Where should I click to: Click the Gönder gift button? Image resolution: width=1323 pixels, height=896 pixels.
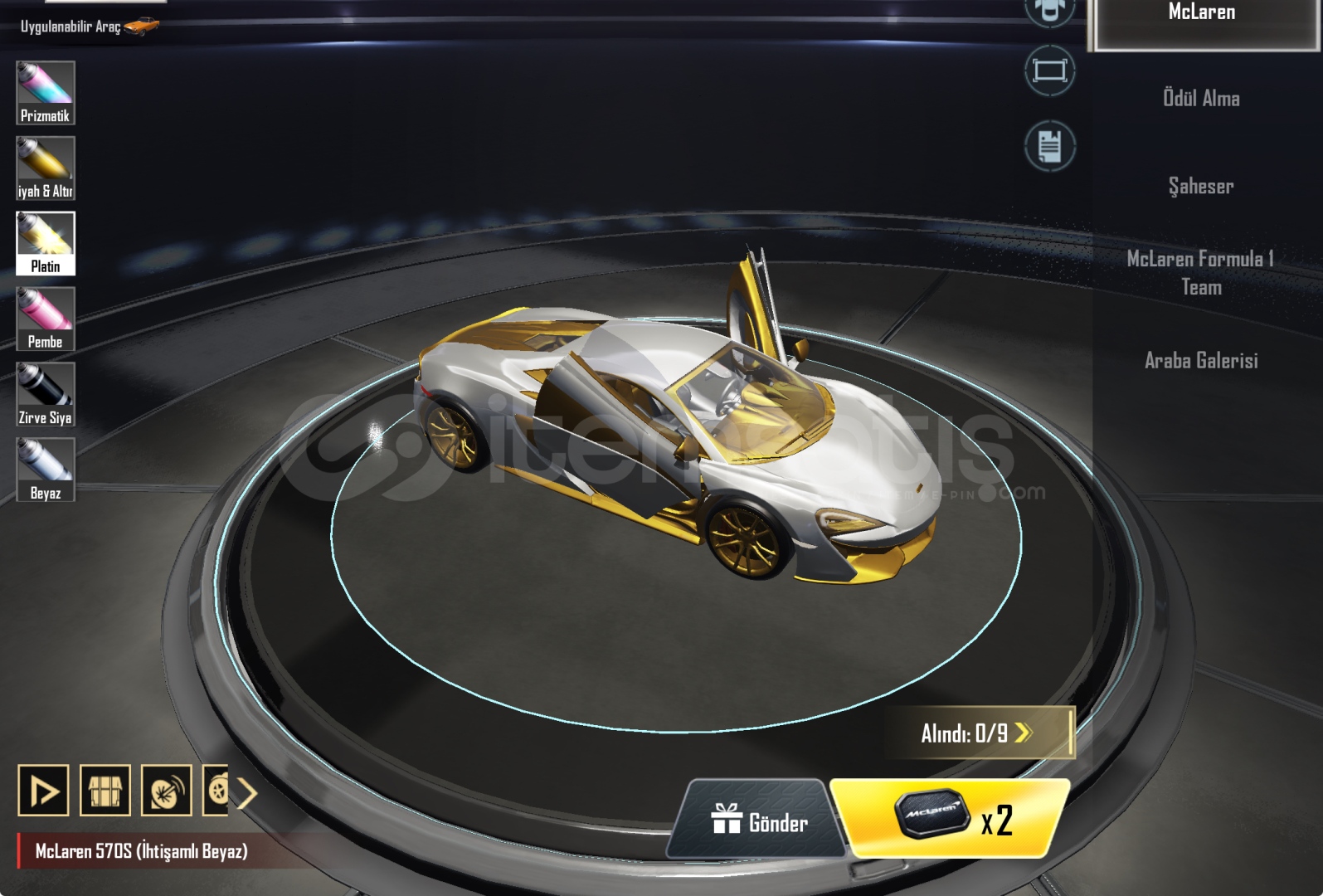(x=758, y=821)
